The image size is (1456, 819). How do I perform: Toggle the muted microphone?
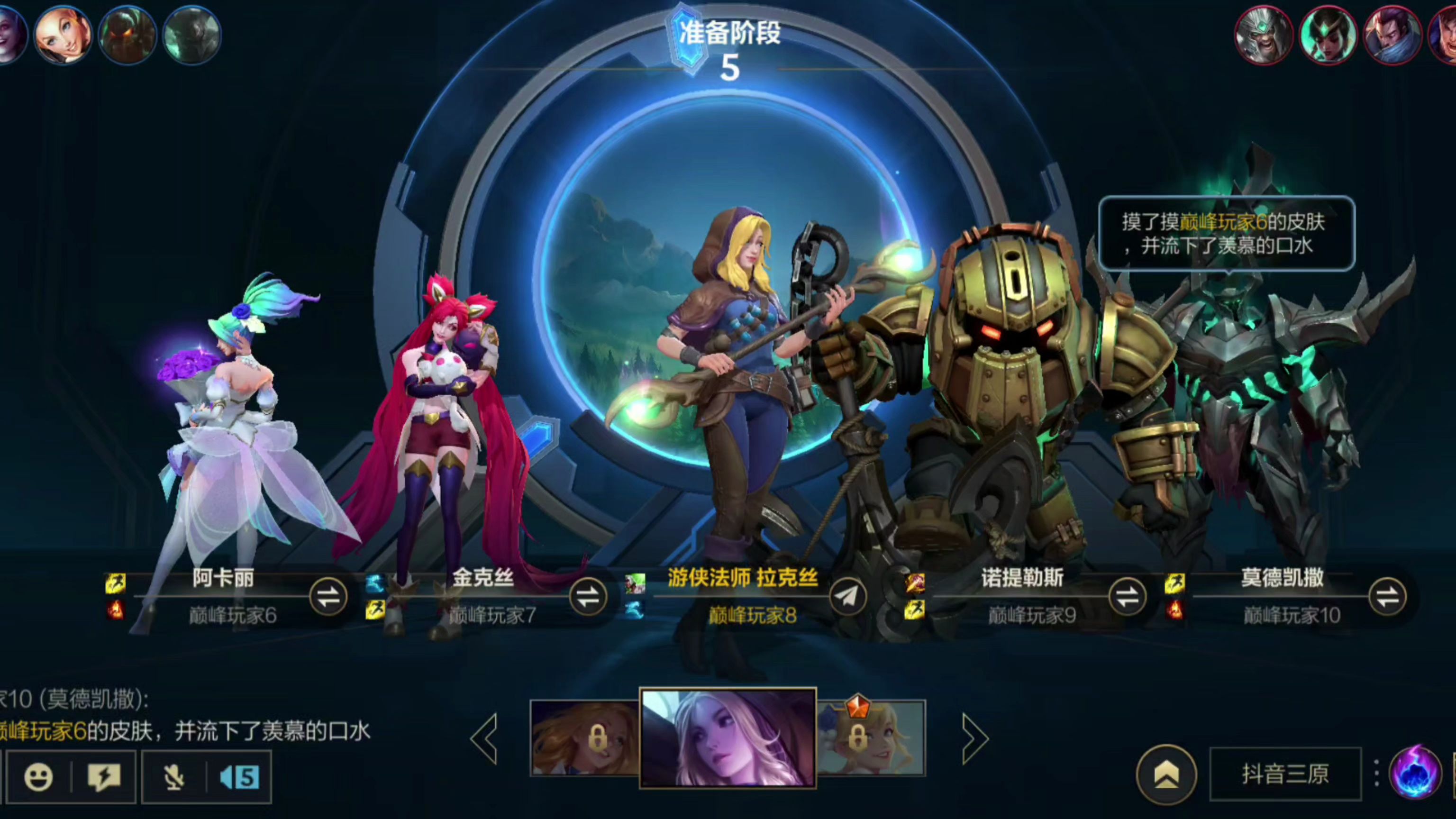(174, 778)
